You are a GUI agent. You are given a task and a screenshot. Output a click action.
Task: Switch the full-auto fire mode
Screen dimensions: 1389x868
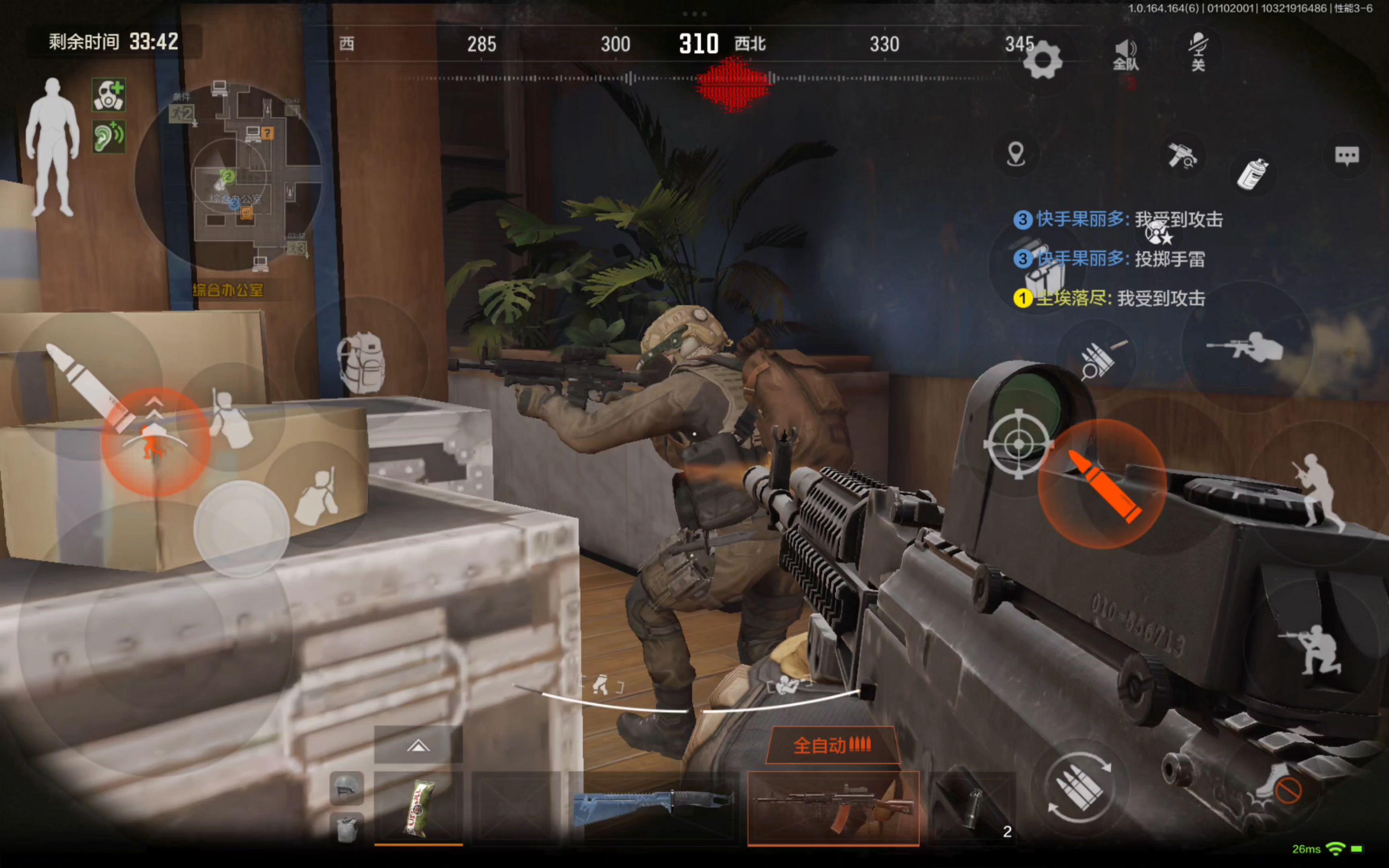pos(832,745)
